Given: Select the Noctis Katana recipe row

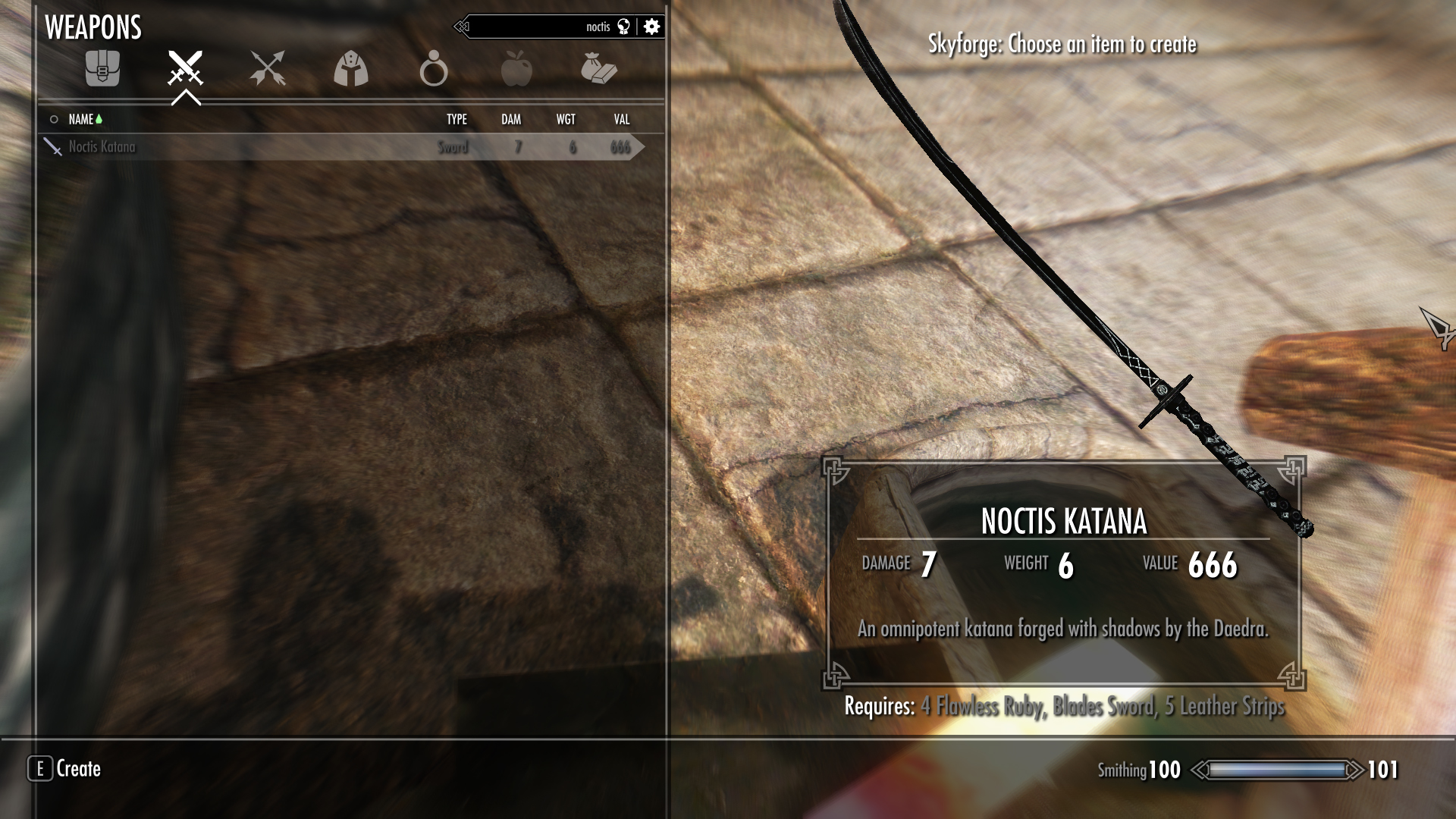Looking at the screenshot, I should coord(341,147).
